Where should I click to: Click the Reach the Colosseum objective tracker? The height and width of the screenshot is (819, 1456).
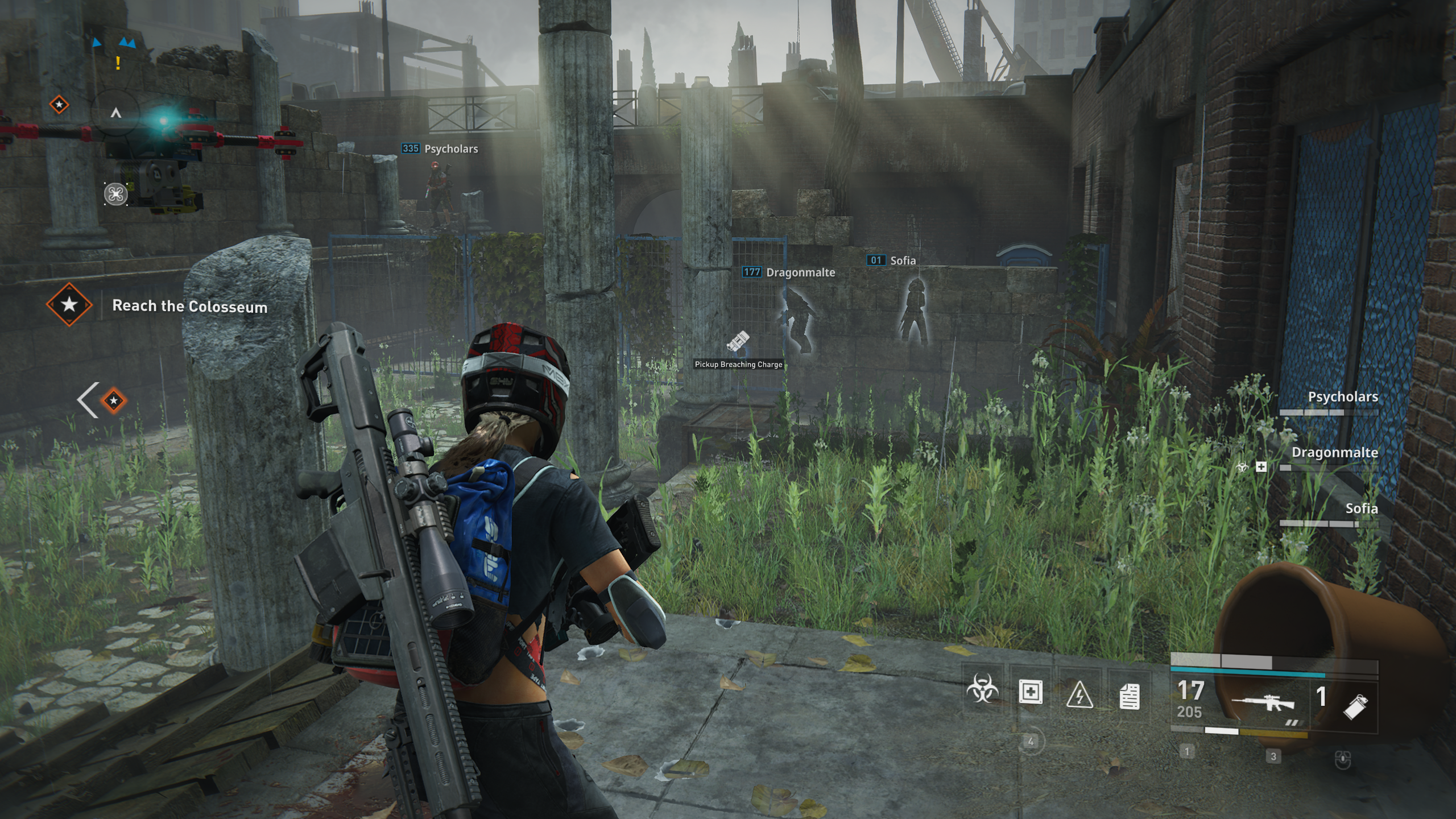tap(189, 306)
